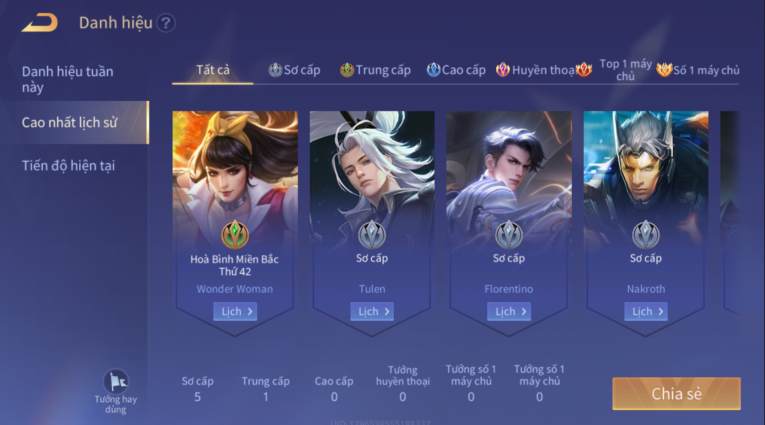
Task: Open the Danh hiệu help question mark
Action: point(166,23)
